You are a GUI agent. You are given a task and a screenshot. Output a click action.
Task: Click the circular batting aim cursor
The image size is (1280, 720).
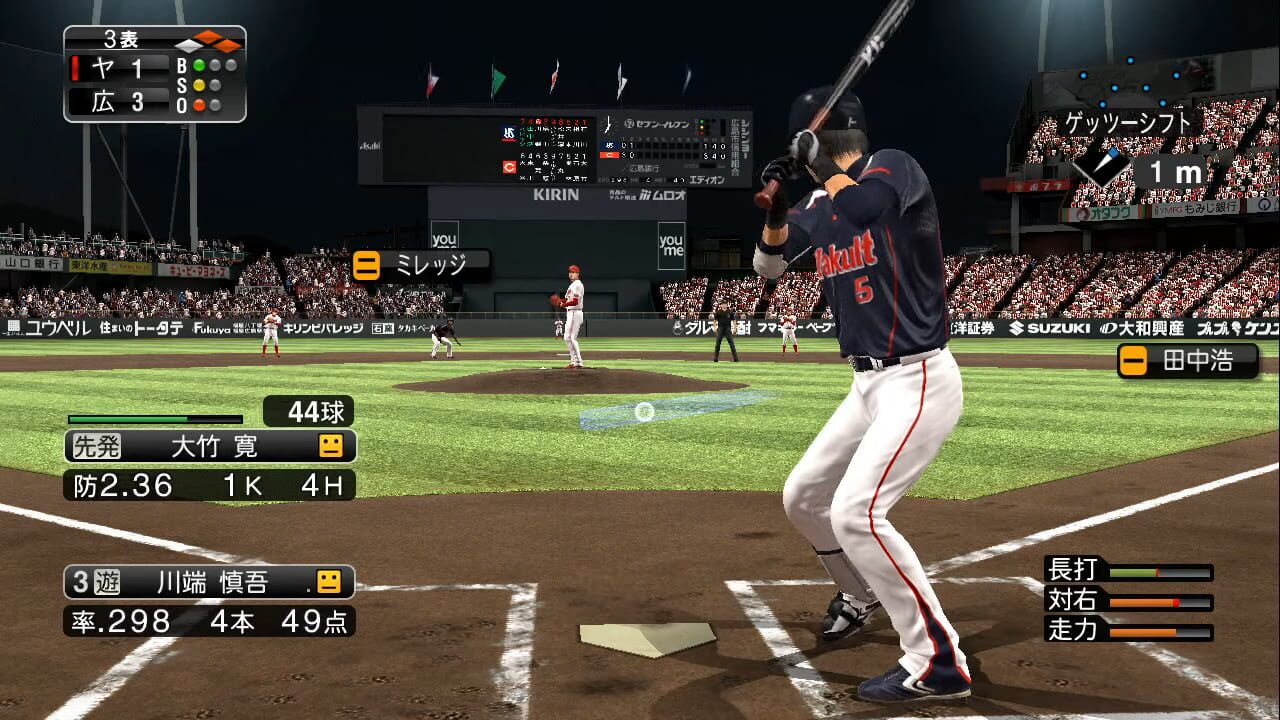[644, 411]
